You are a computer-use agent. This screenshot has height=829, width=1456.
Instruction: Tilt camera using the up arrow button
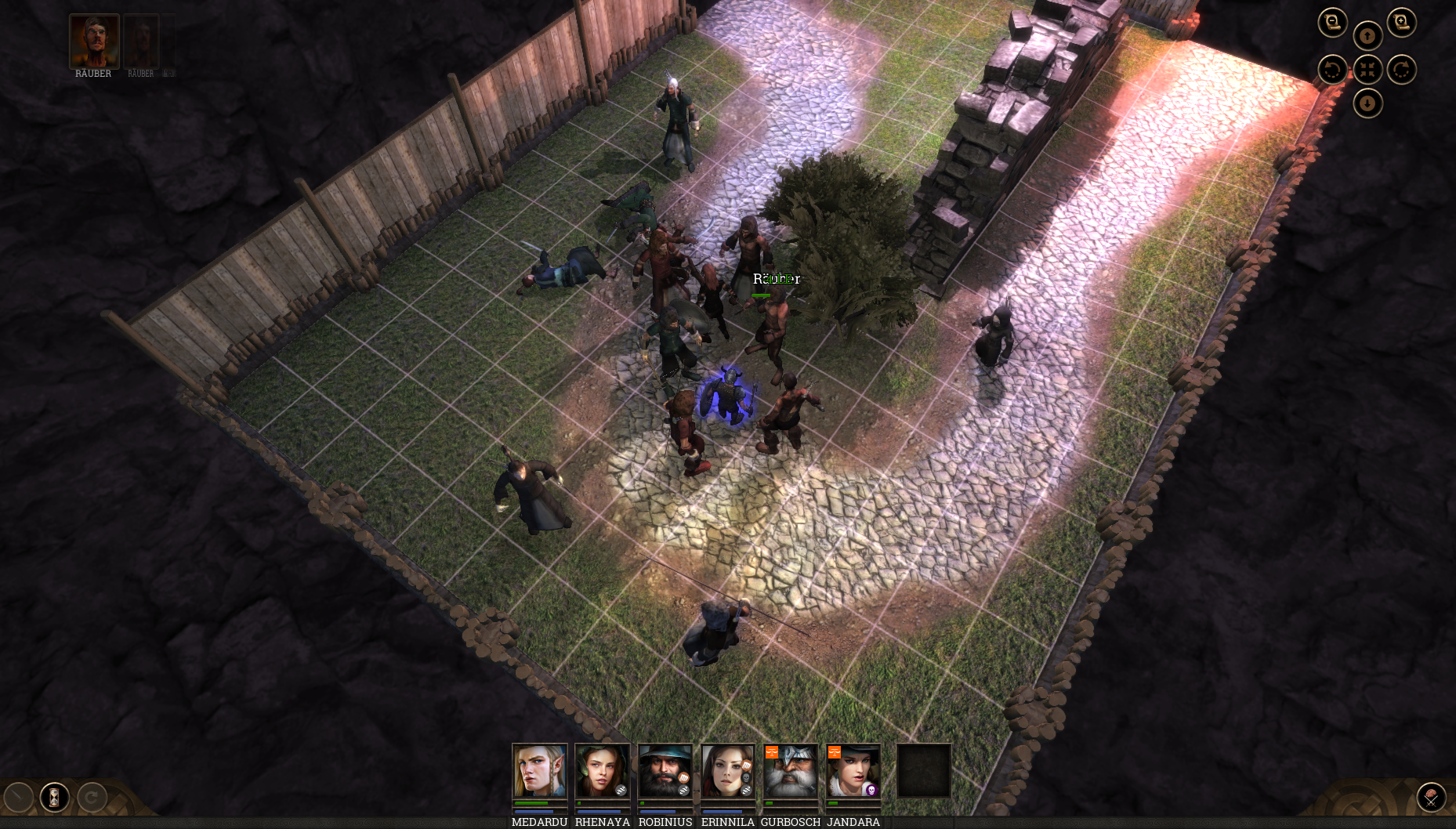point(1367,36)
